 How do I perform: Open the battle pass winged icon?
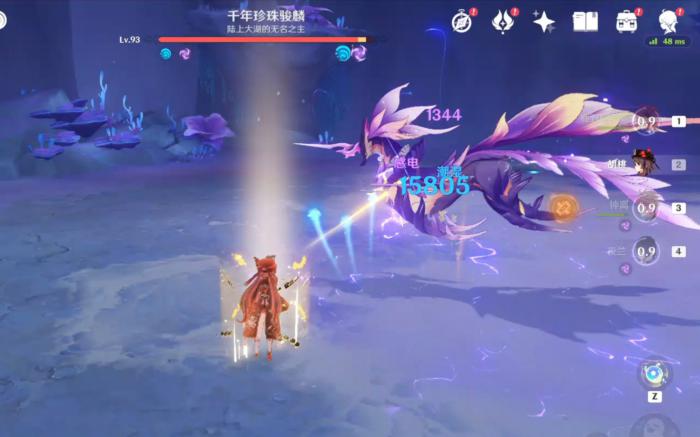pyautogui.click(x=503, y=22)
